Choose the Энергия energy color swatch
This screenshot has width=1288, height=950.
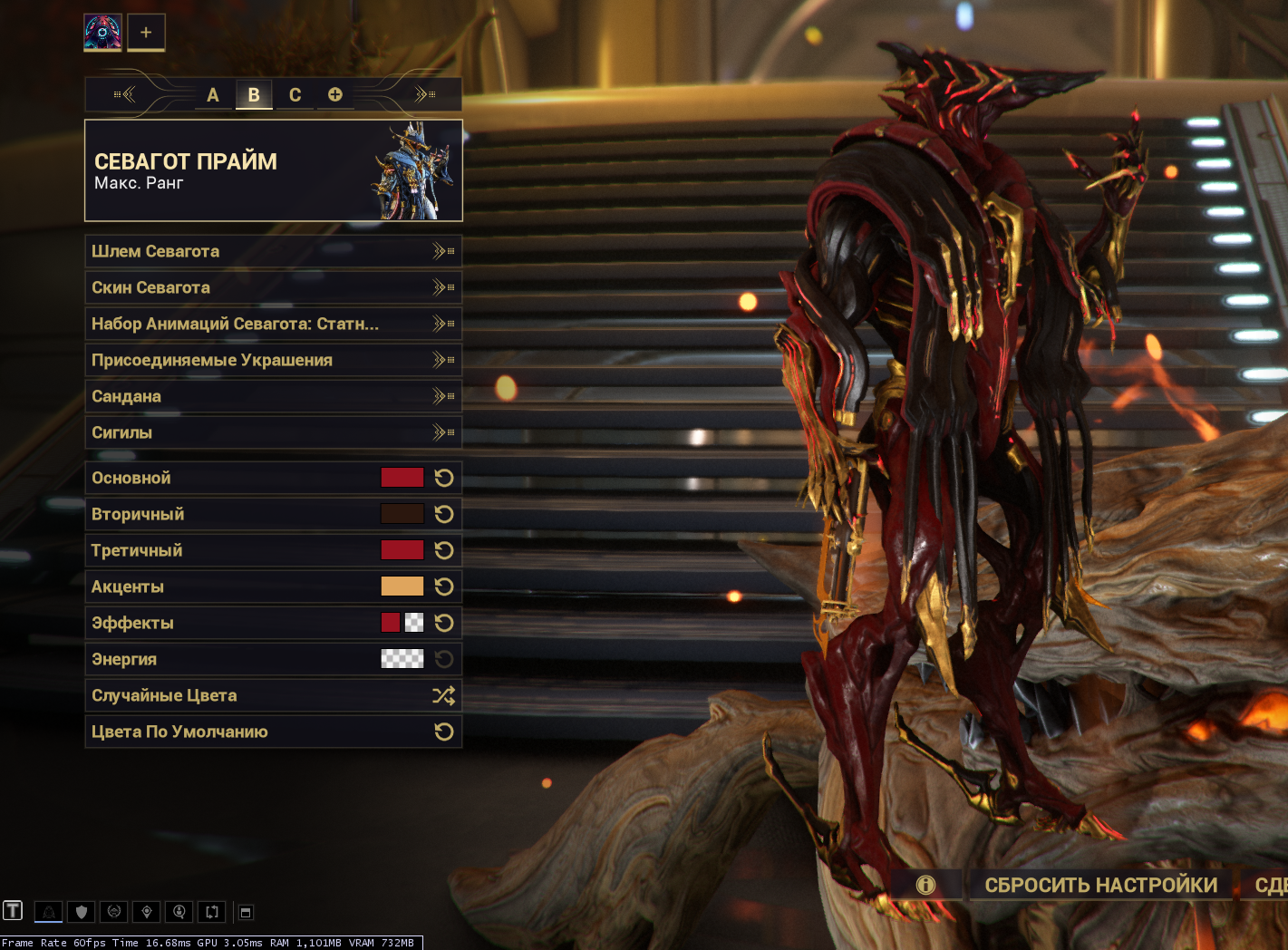coord(402,659)
